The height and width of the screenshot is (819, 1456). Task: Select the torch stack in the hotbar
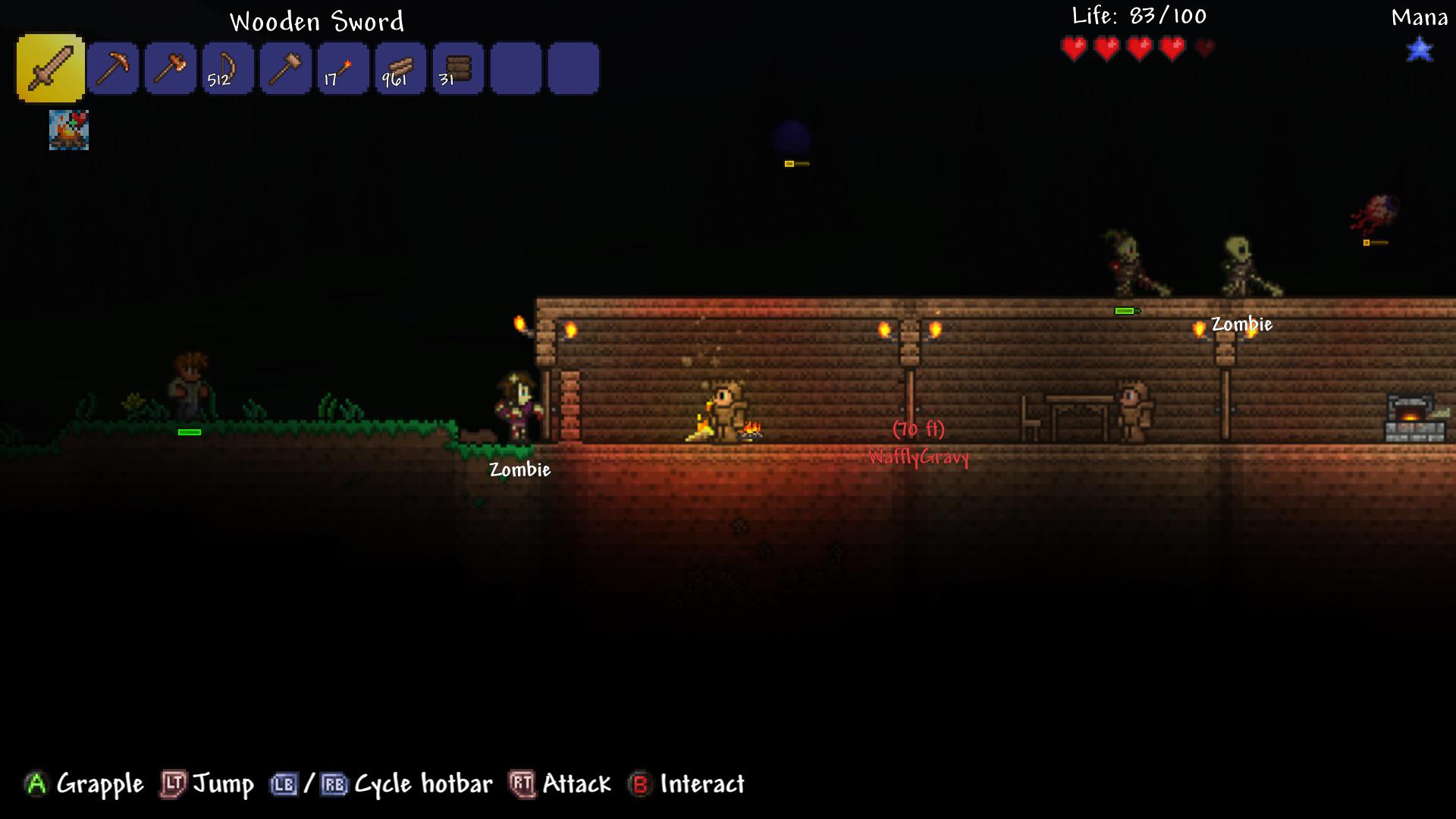coord(344,69)
